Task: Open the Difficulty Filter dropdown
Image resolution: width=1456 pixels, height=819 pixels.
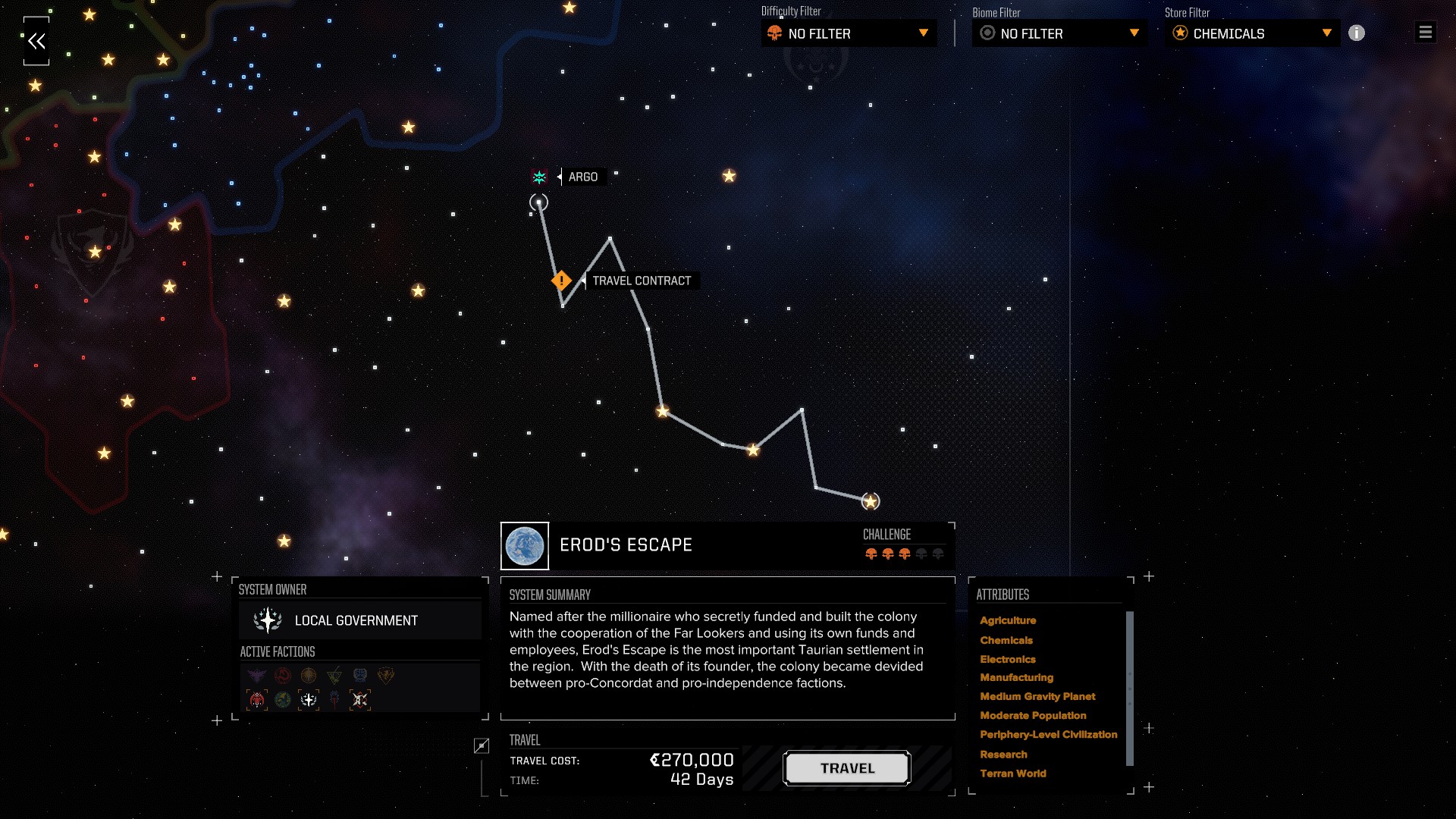Action: pyautogui.click(x=849, y=33)
